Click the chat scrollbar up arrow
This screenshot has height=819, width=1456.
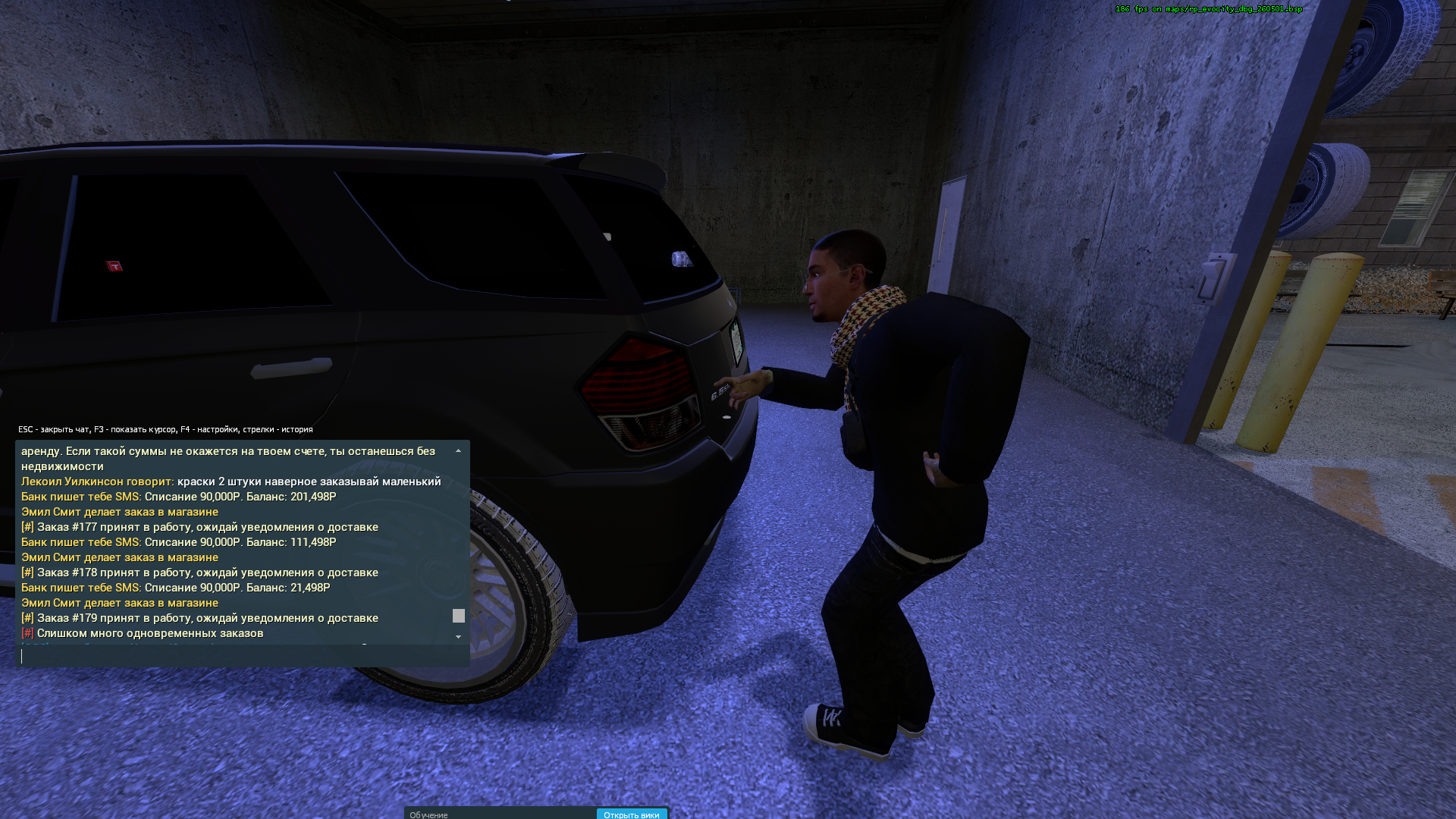click(x=458, y=451)
